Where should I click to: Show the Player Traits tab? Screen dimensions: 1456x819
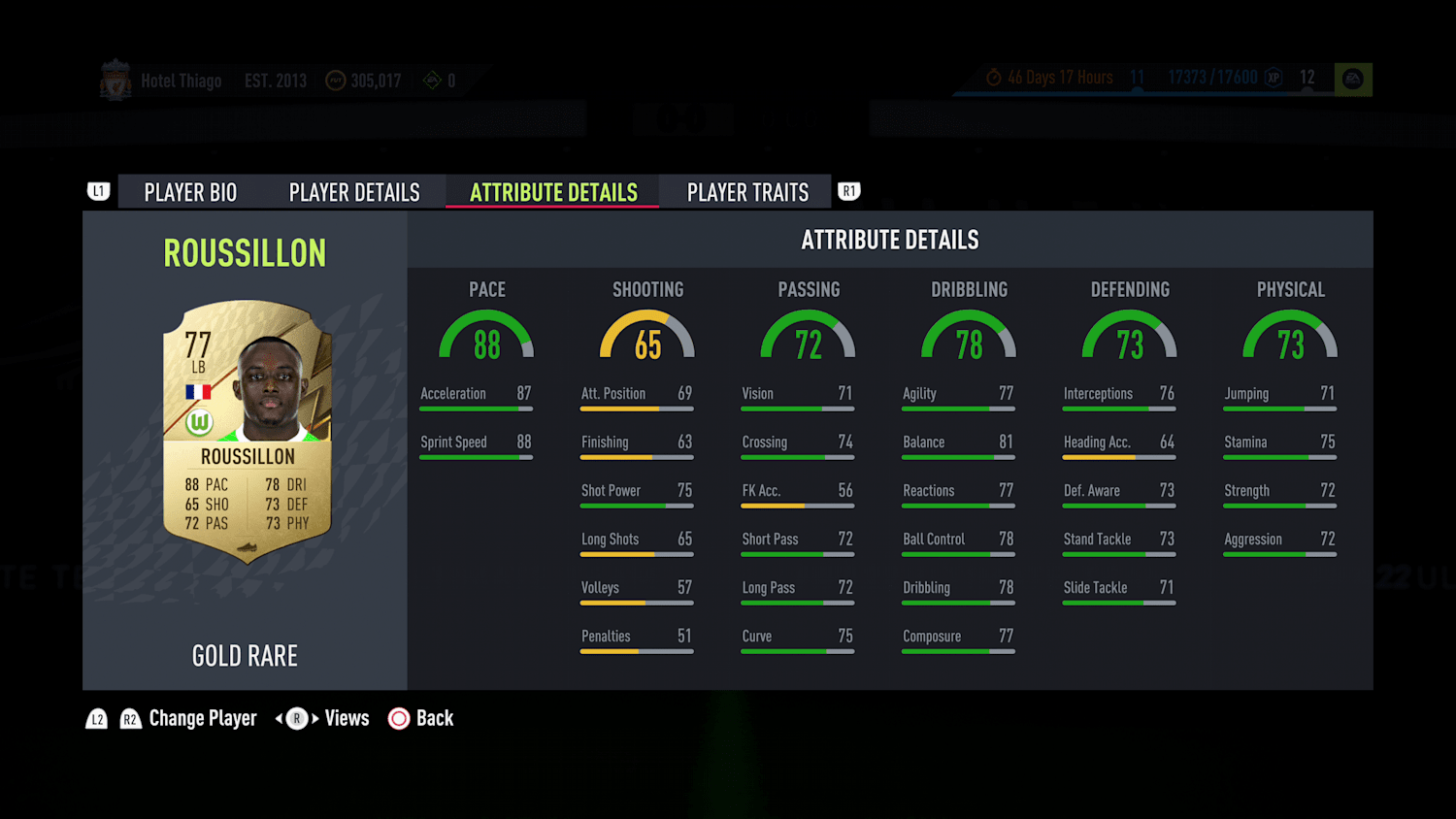747,192
